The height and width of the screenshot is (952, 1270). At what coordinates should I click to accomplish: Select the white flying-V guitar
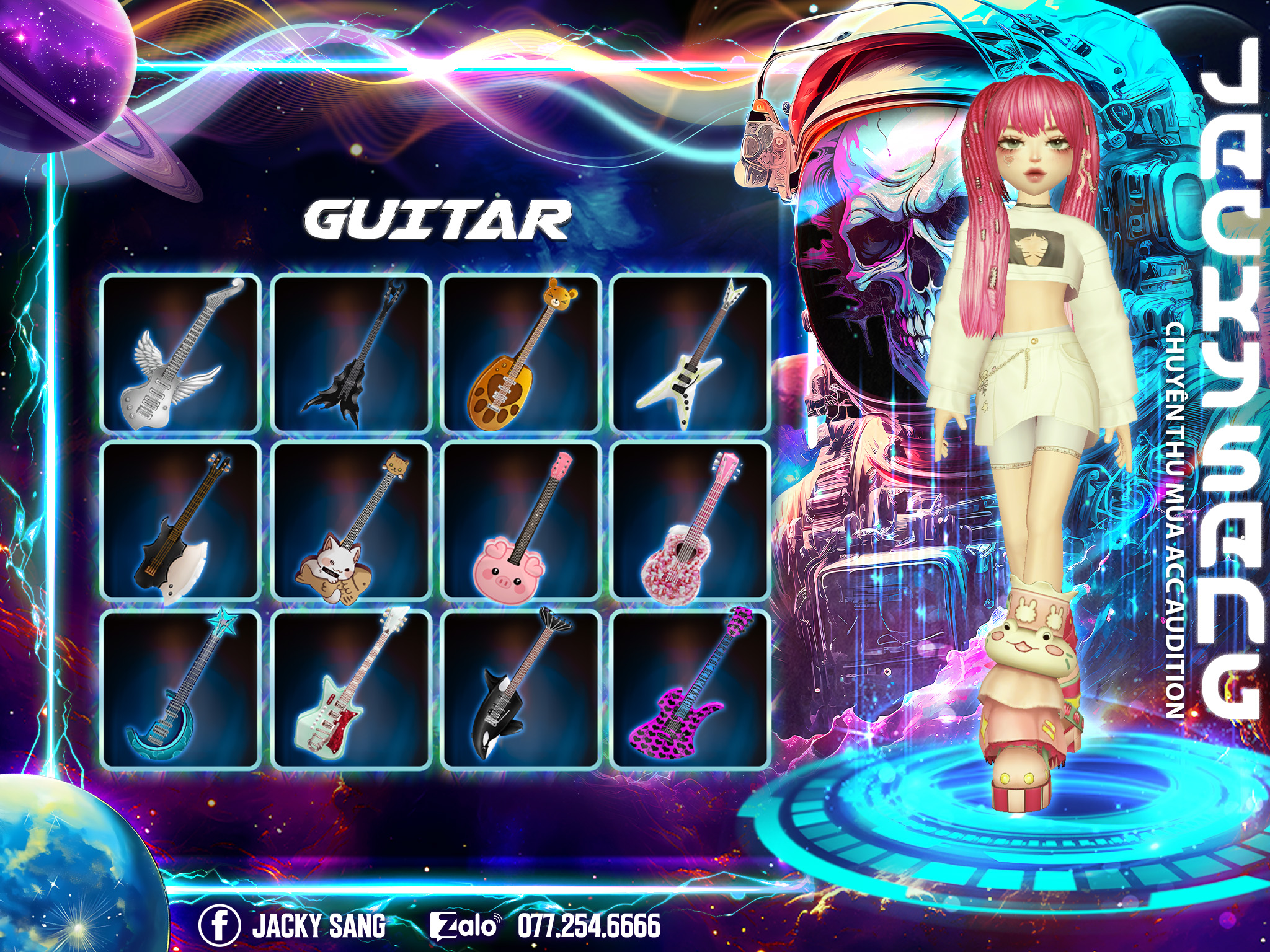coord(690,353)
